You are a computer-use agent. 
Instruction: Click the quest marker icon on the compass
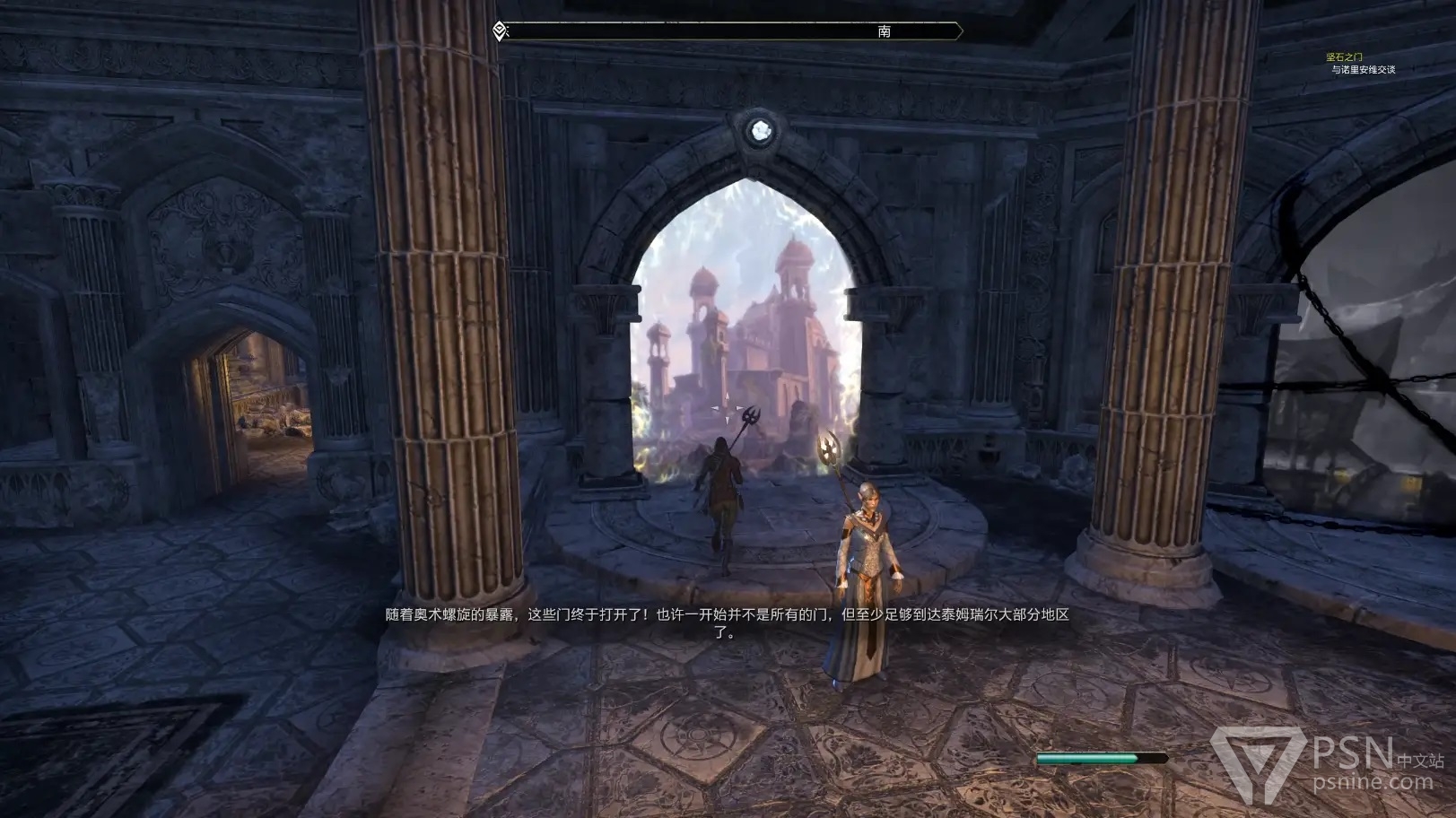(x=501, y=31)
